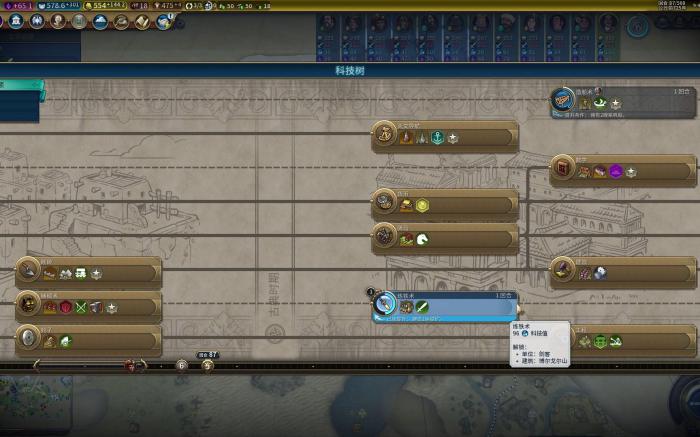
Task: Select the Wheel technology node
Action: tap(88, 340)
